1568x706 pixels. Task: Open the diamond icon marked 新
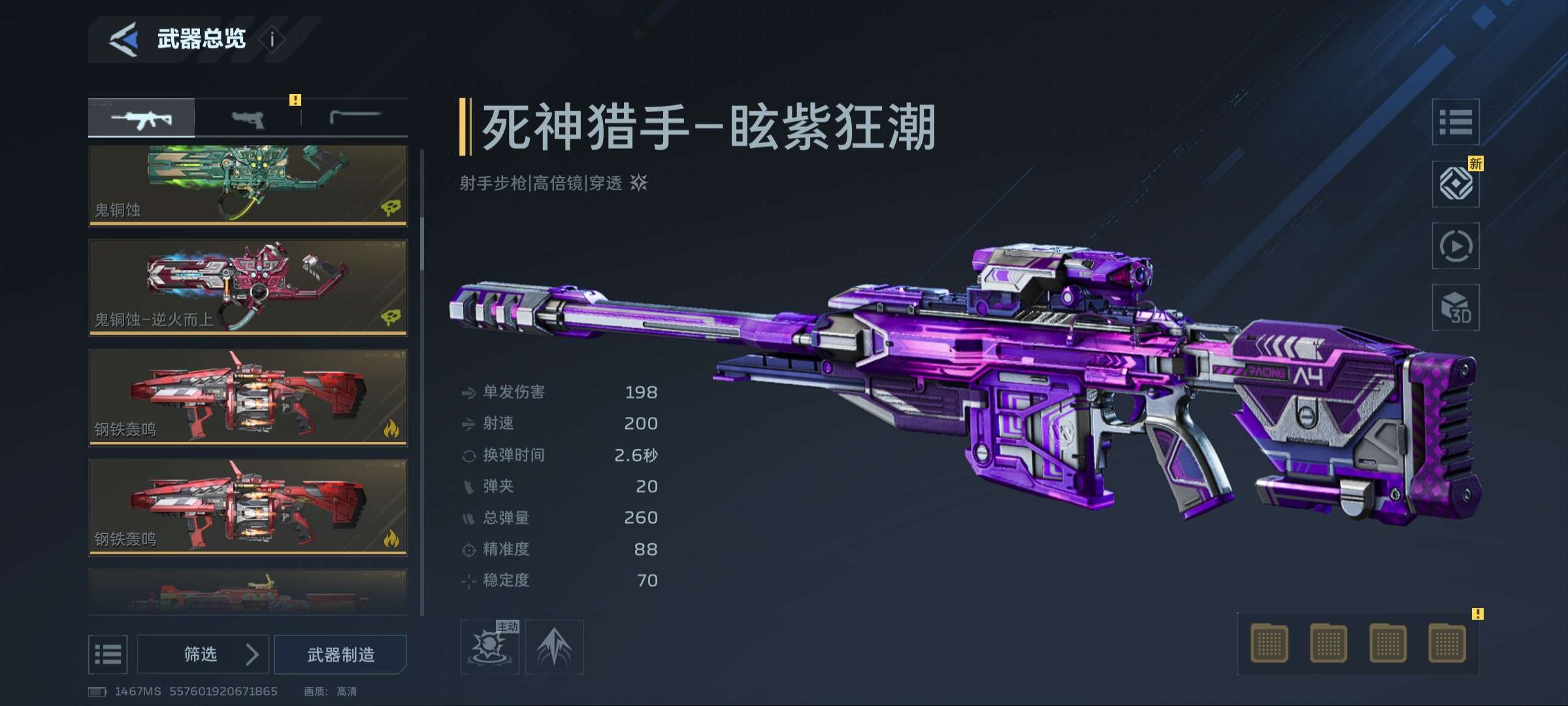pyautogui.click(x=1456, y=184)
